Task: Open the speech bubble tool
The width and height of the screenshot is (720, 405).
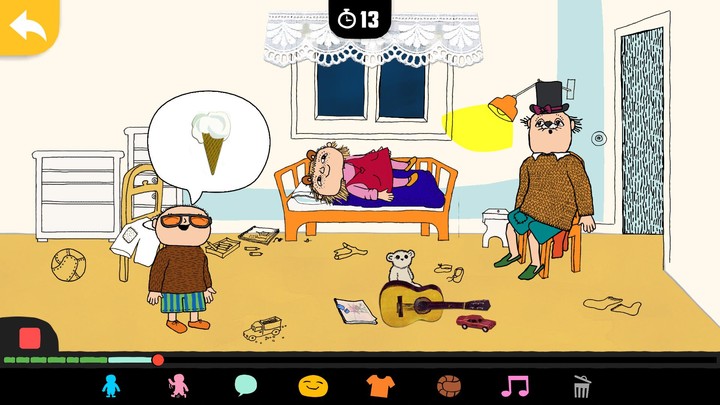Action: (x=246, y=385)
